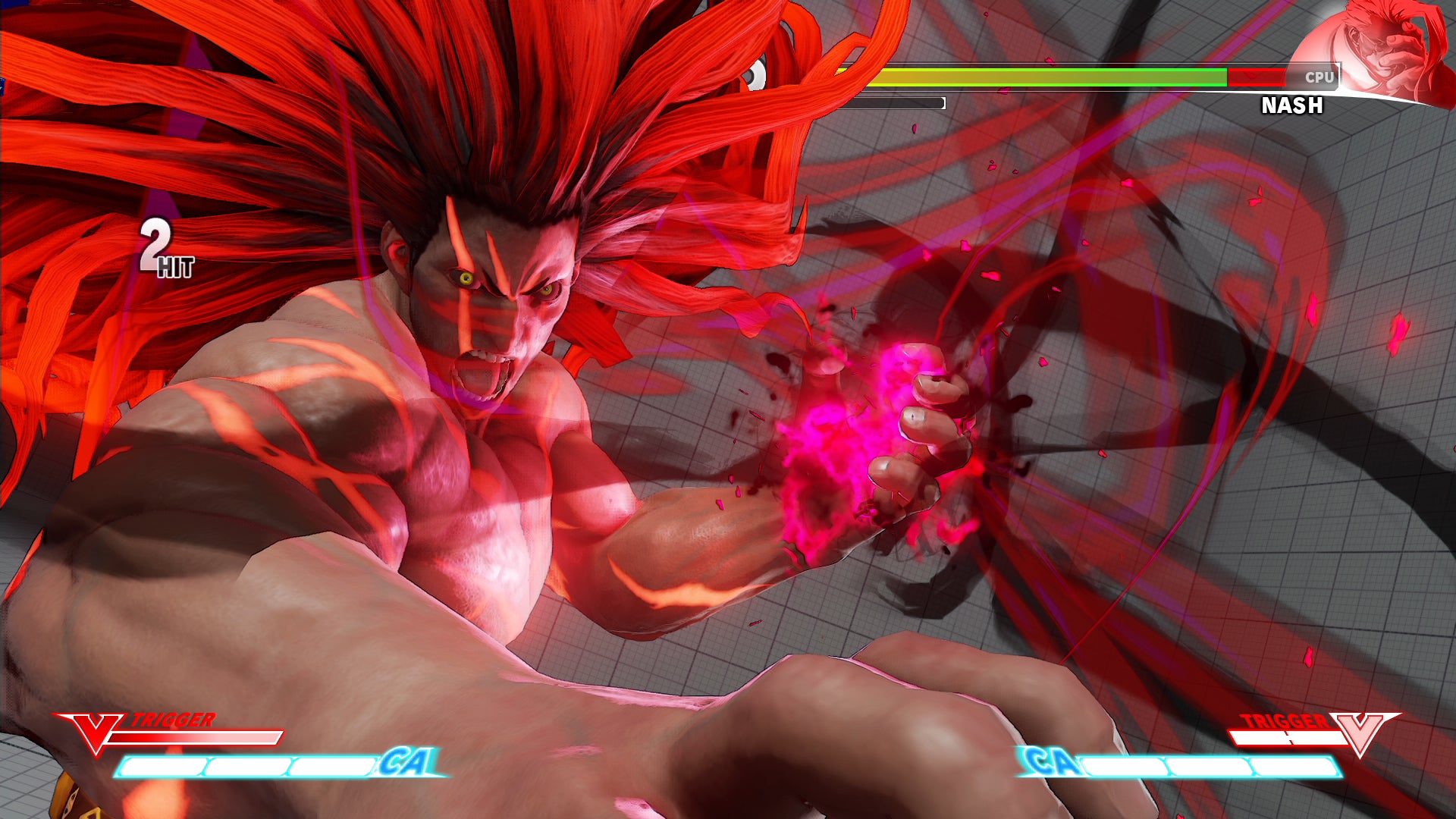Click the NASH name label

click(1291, 106)
